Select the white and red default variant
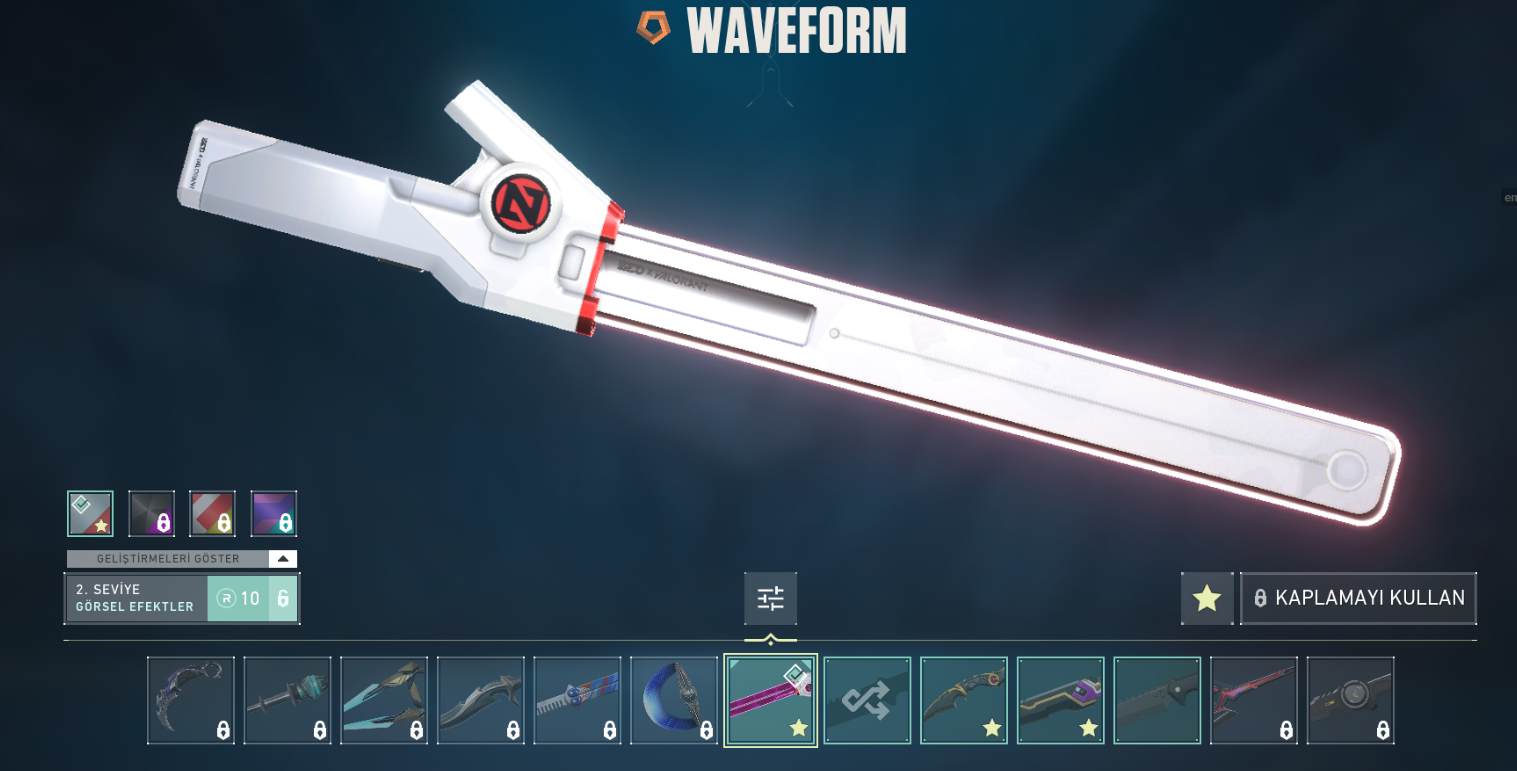Screen dimensions: 1517x771 [90, 514]
